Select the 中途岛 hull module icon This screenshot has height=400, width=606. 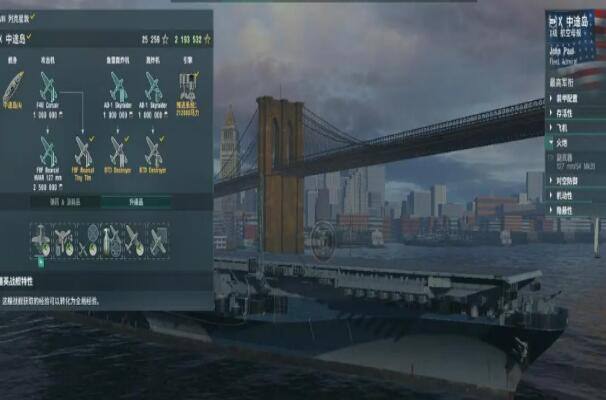pyautogui.click(x=13, y=85)
